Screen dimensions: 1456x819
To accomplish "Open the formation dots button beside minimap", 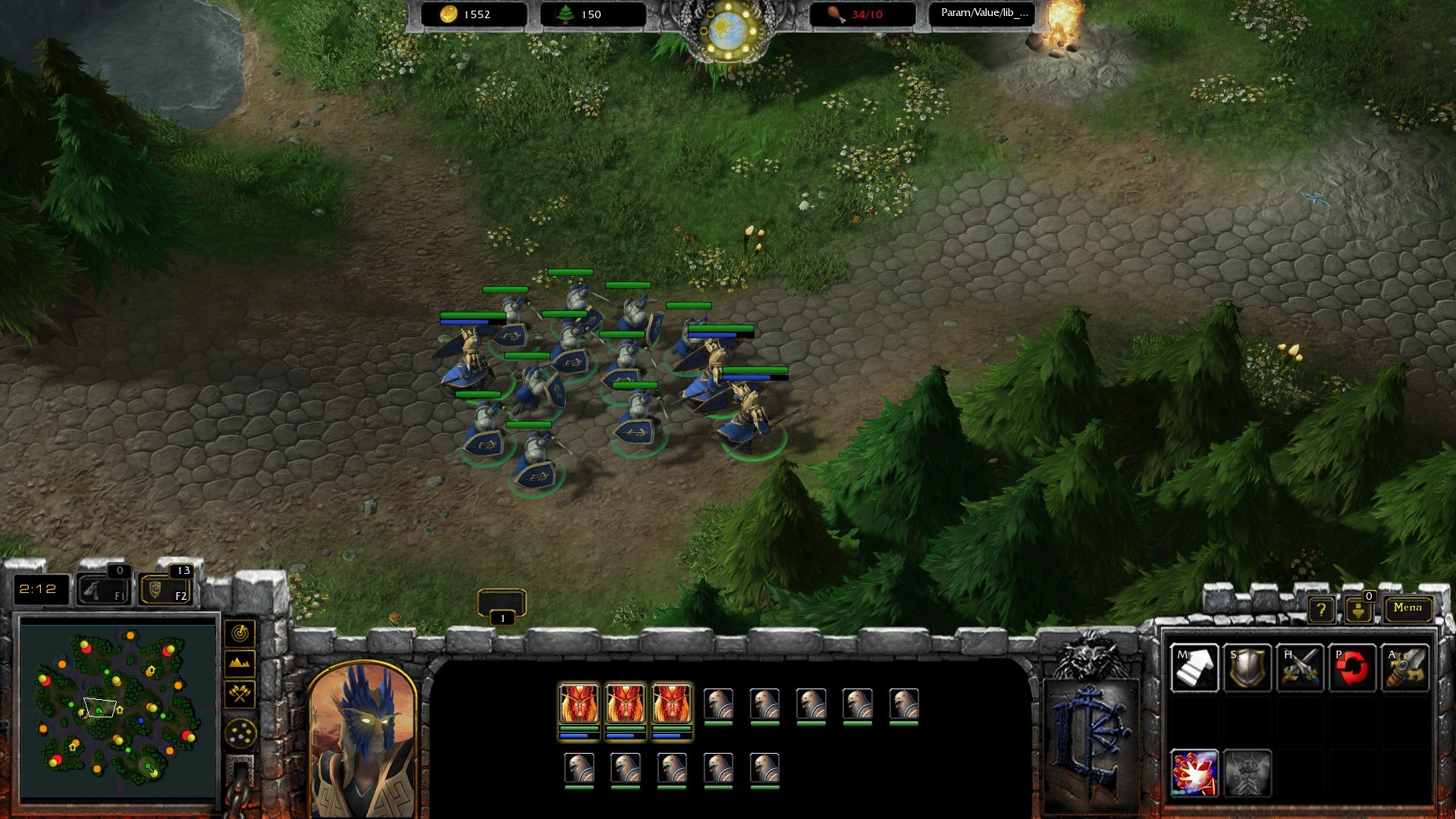I will [x=240, y=733].
